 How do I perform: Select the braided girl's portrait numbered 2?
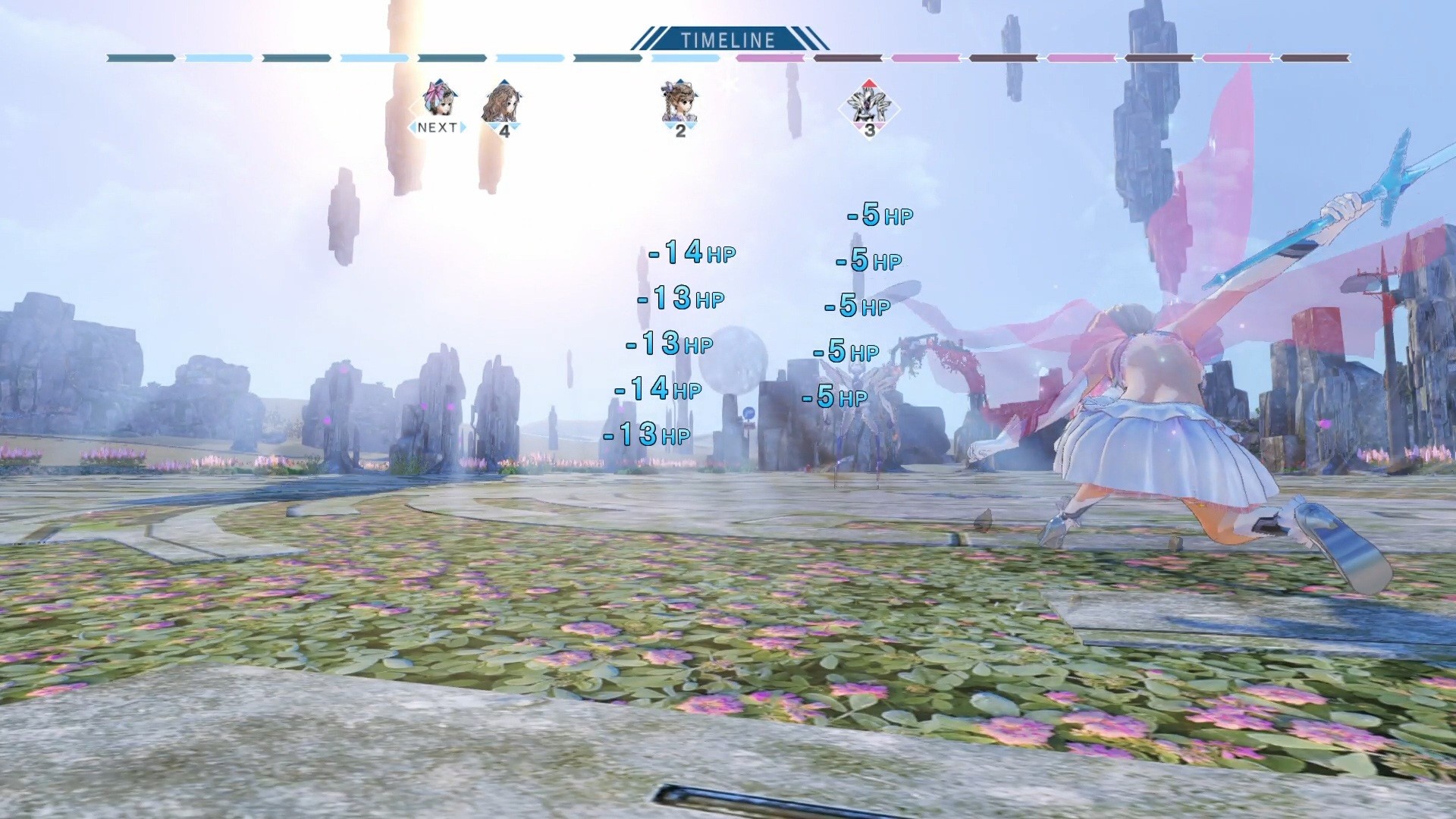coord(679,102)
